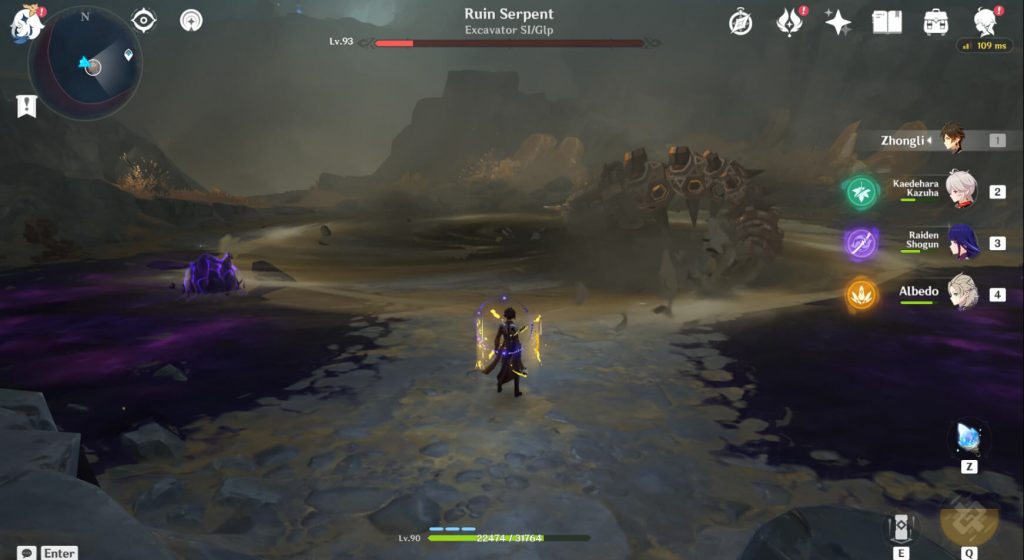Click the round icon right of the eye

191,20
